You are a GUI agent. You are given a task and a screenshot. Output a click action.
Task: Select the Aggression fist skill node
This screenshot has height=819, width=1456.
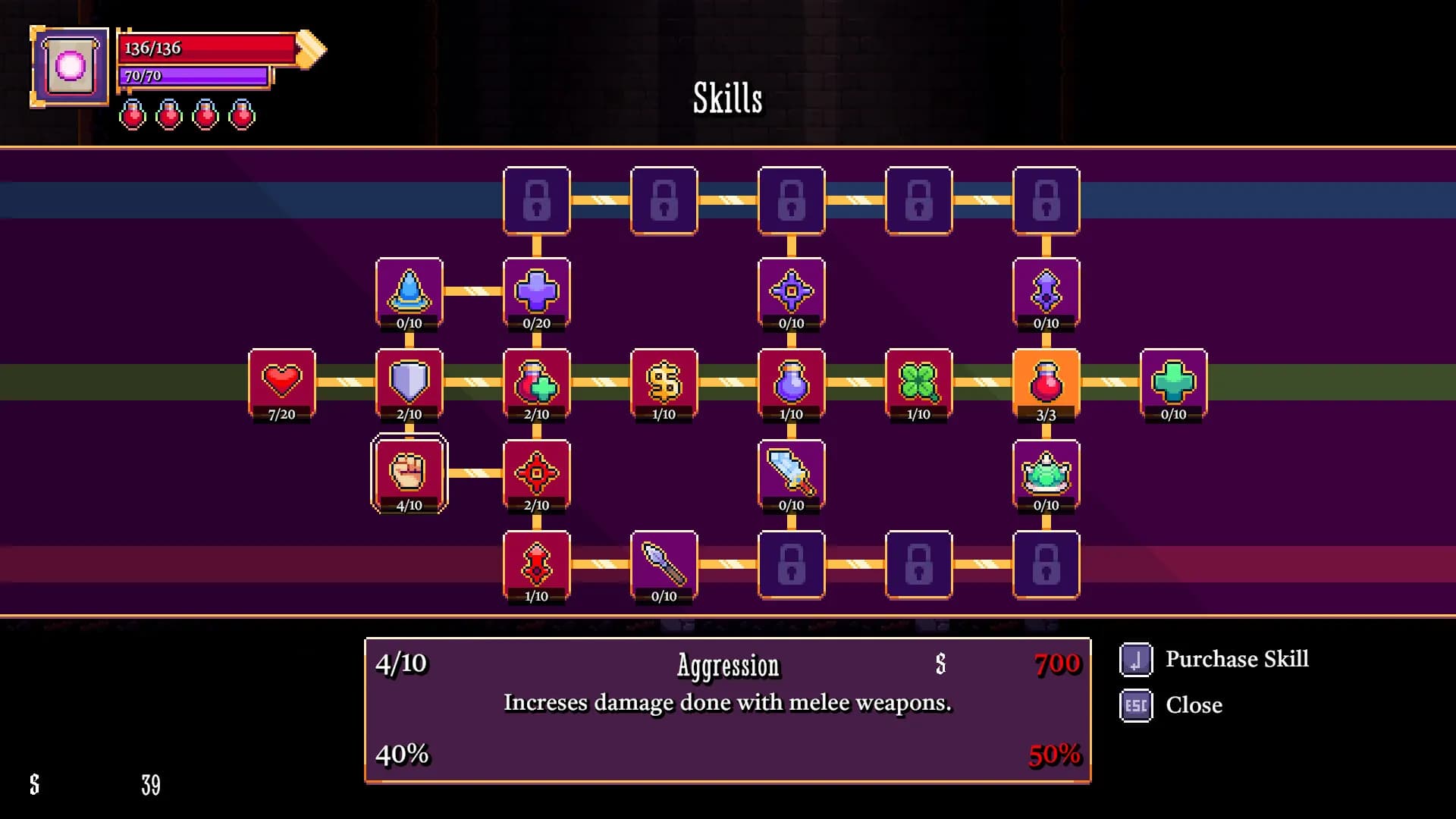click(x=409, y=474)
